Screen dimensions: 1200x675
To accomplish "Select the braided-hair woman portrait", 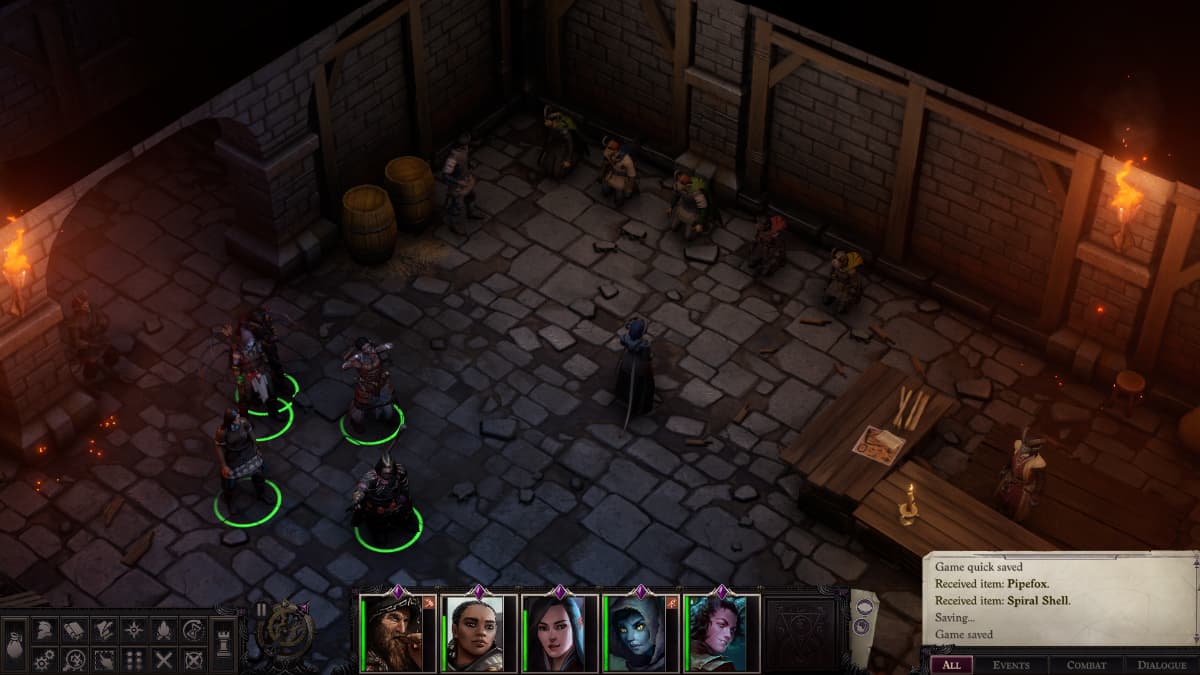I will [472, 633].
